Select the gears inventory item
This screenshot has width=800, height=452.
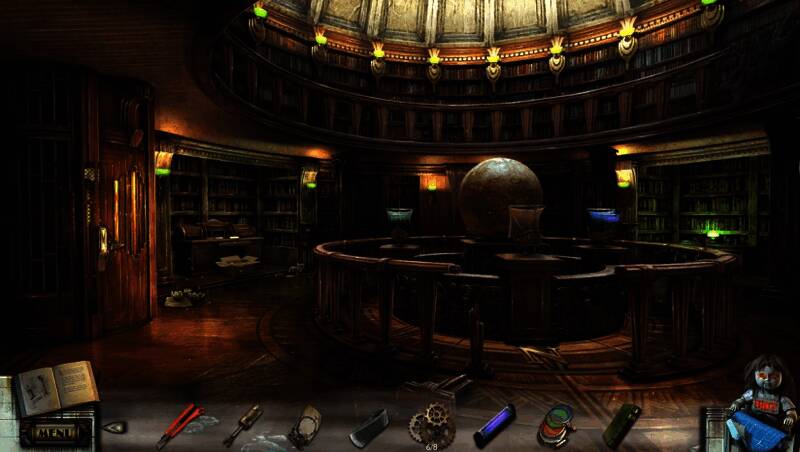[x=432, y=425]
